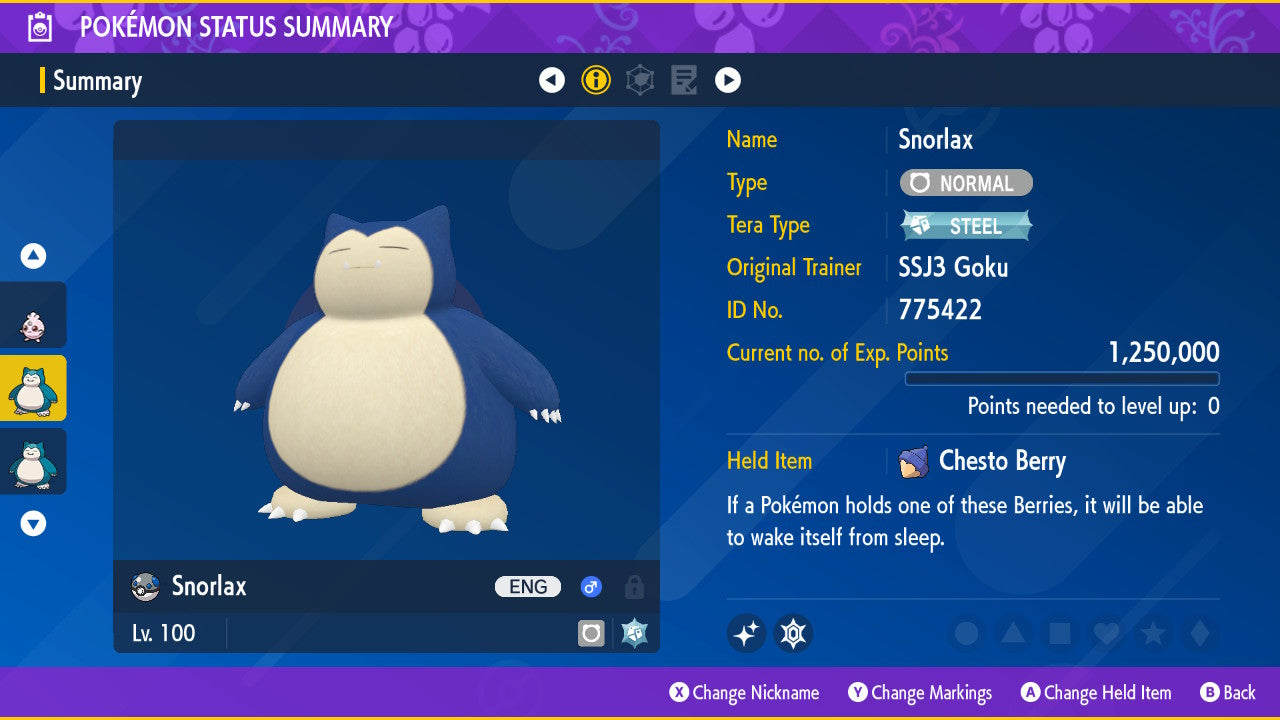
Task: Pick the Snorlax thumbnail on the dark tile
Action: [x=33, y=462]
